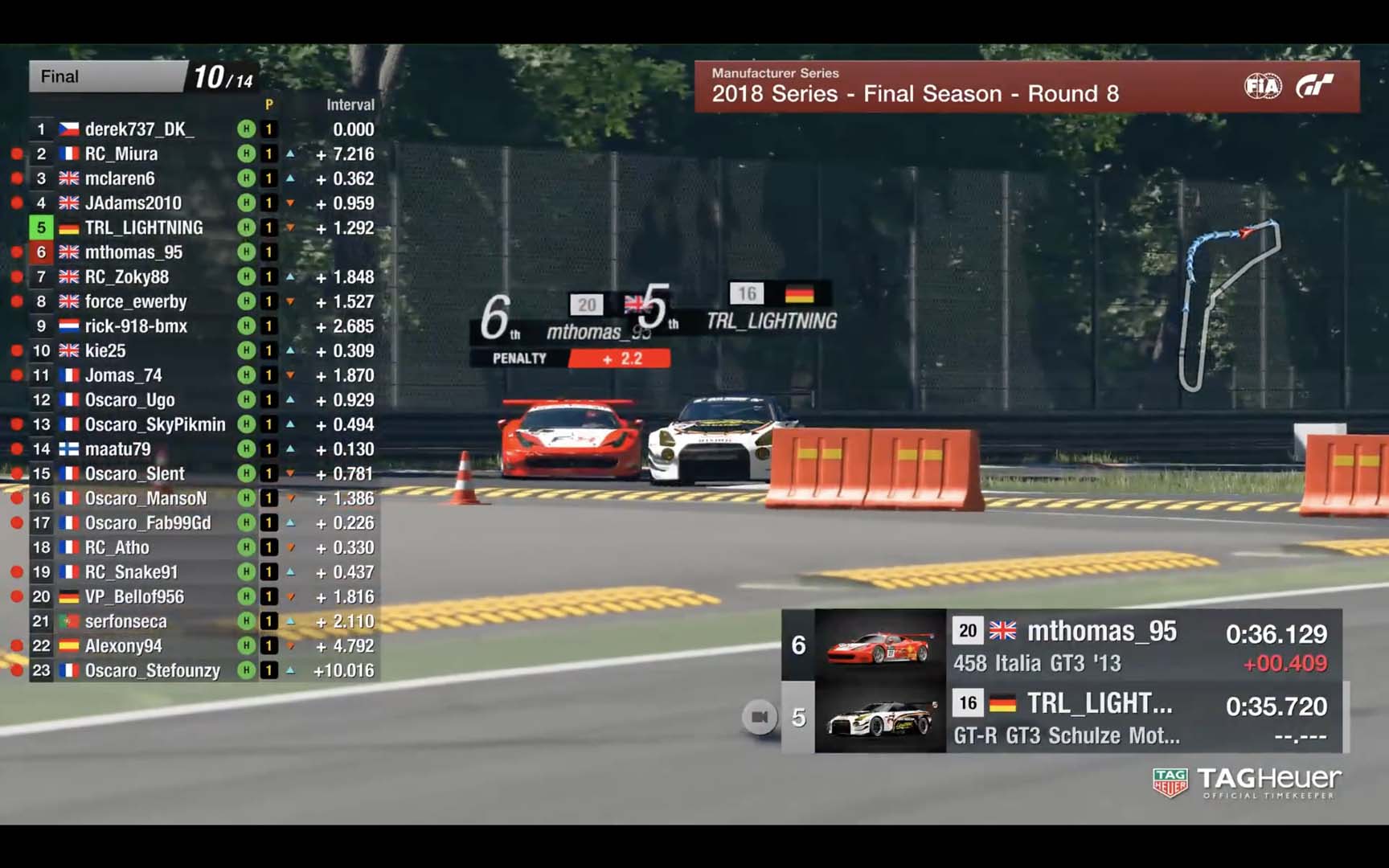Select the rick-918-bmx row
This screenshot has width=1389, height=868.
tap(136, 326)
